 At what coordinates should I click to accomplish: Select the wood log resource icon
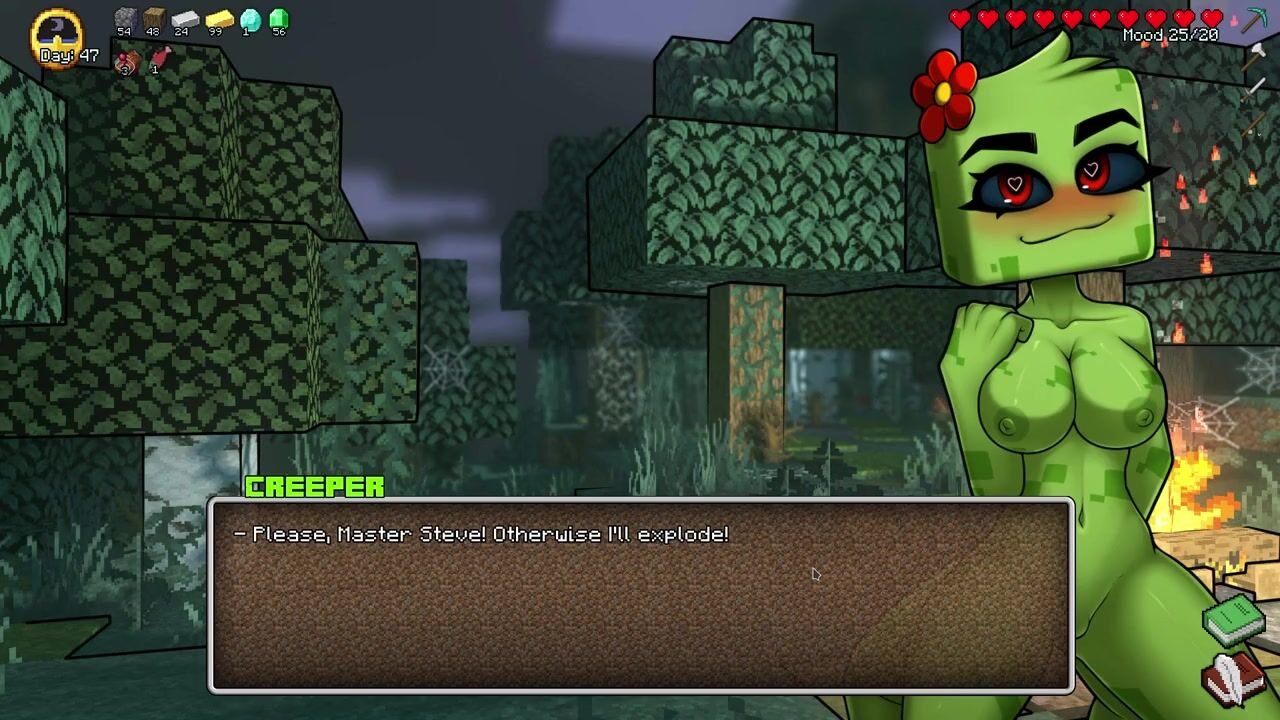153,18
